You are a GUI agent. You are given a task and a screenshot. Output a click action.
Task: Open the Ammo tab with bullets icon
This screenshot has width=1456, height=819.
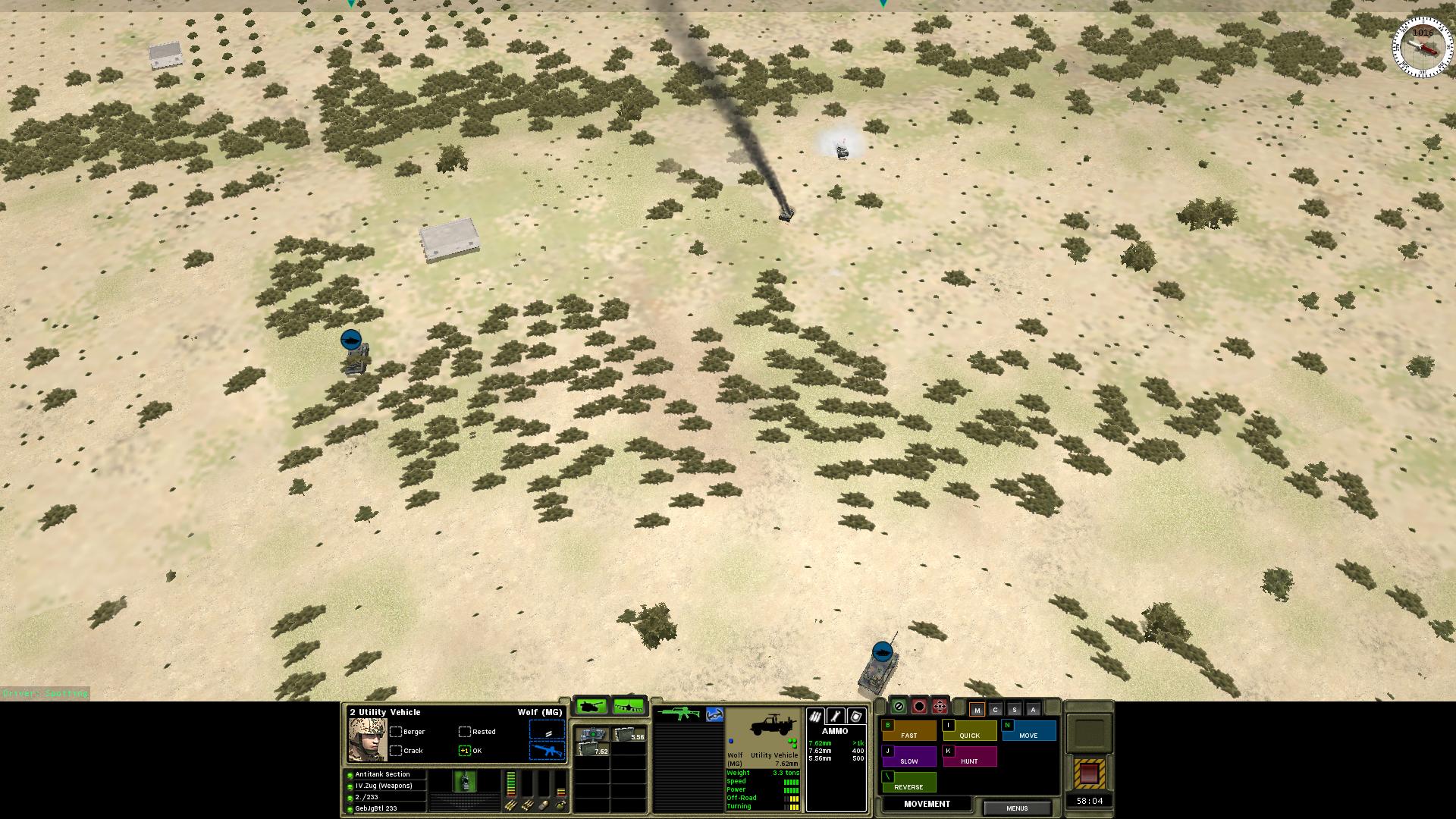click(x=816, y=717)
